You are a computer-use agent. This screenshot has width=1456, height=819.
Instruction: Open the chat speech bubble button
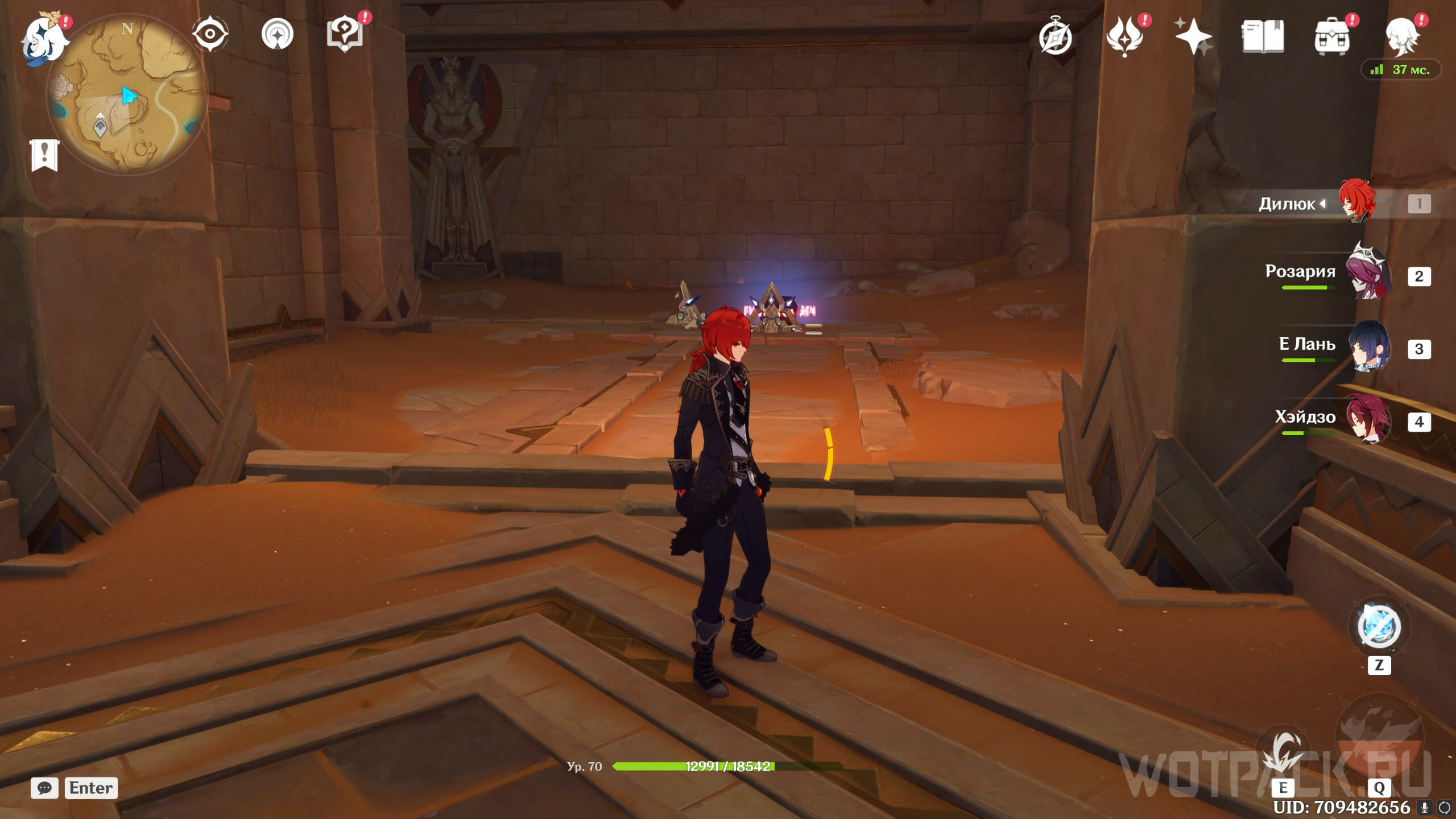(44, 788)
